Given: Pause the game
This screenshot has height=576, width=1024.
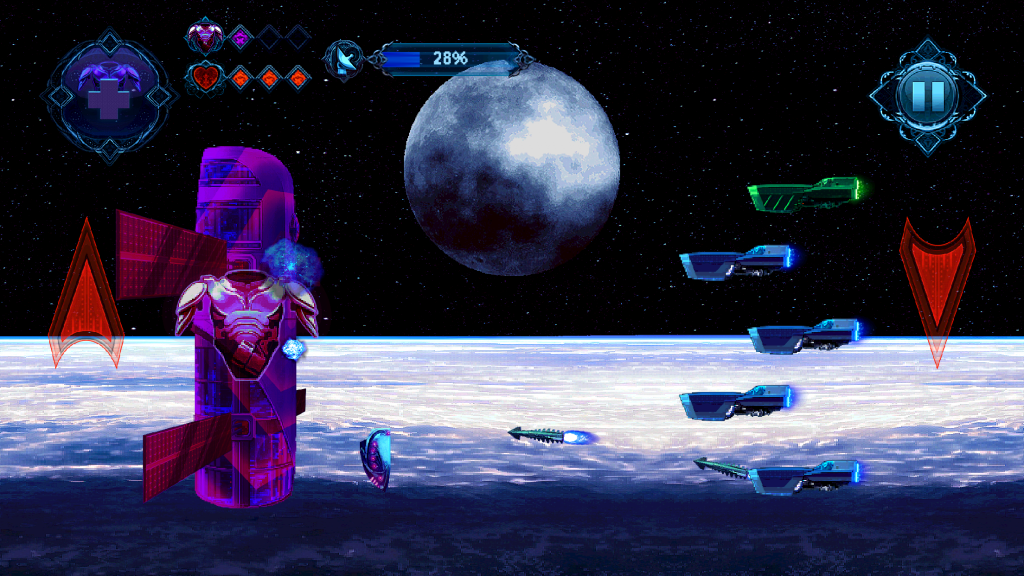Looking at the screenshot, I should tap(927, 95).
